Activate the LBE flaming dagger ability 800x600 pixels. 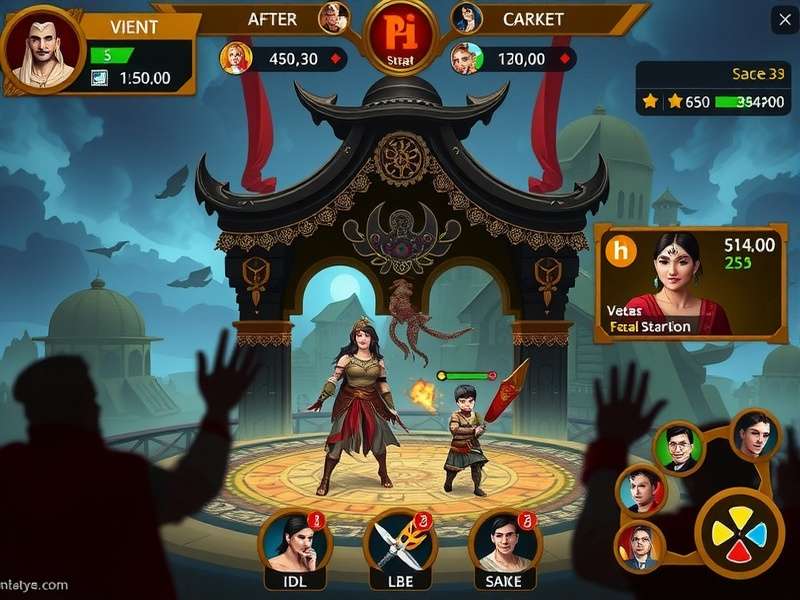(x=400, y=541)
